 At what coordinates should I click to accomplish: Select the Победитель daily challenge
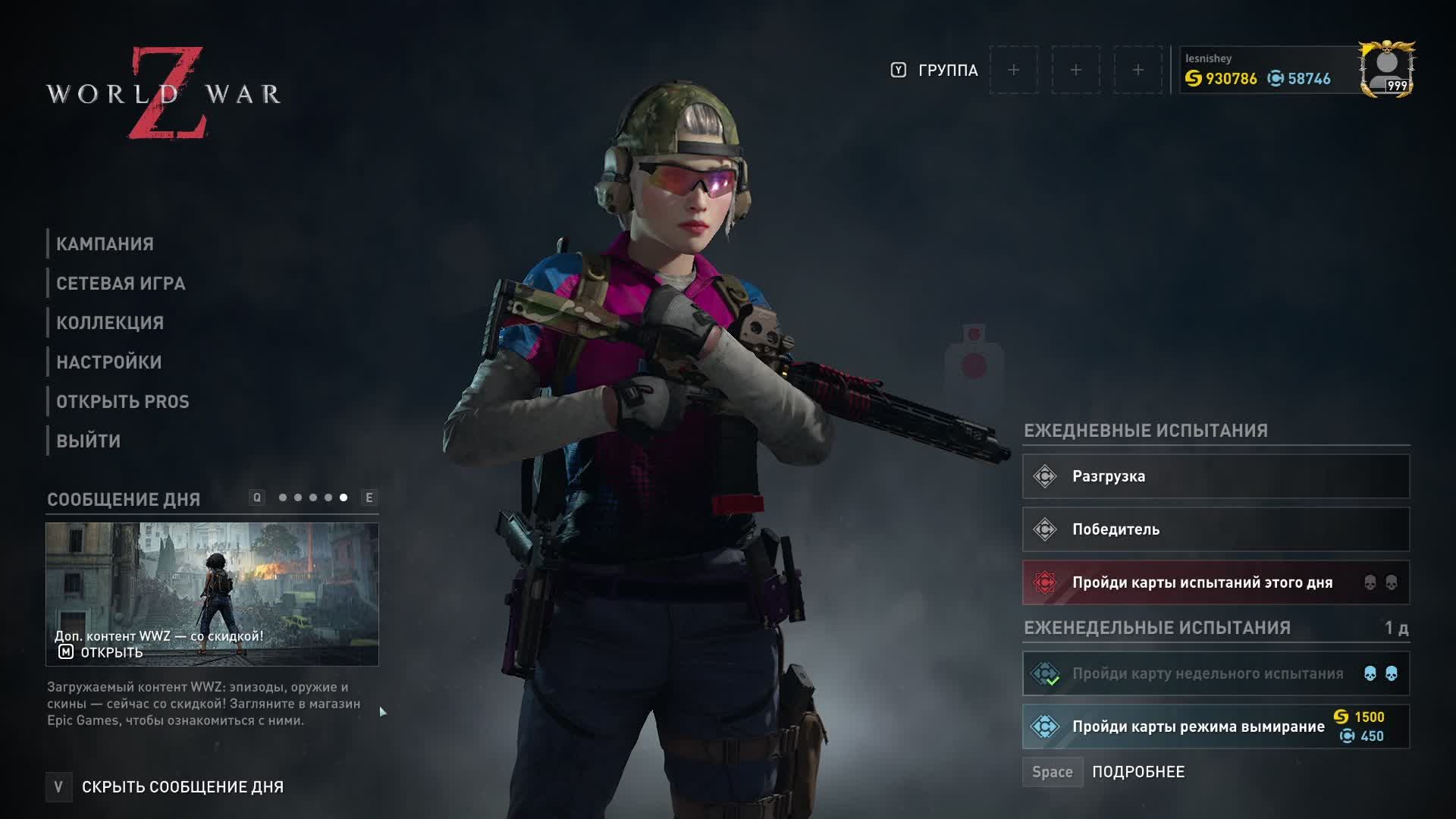point(1216,529)
